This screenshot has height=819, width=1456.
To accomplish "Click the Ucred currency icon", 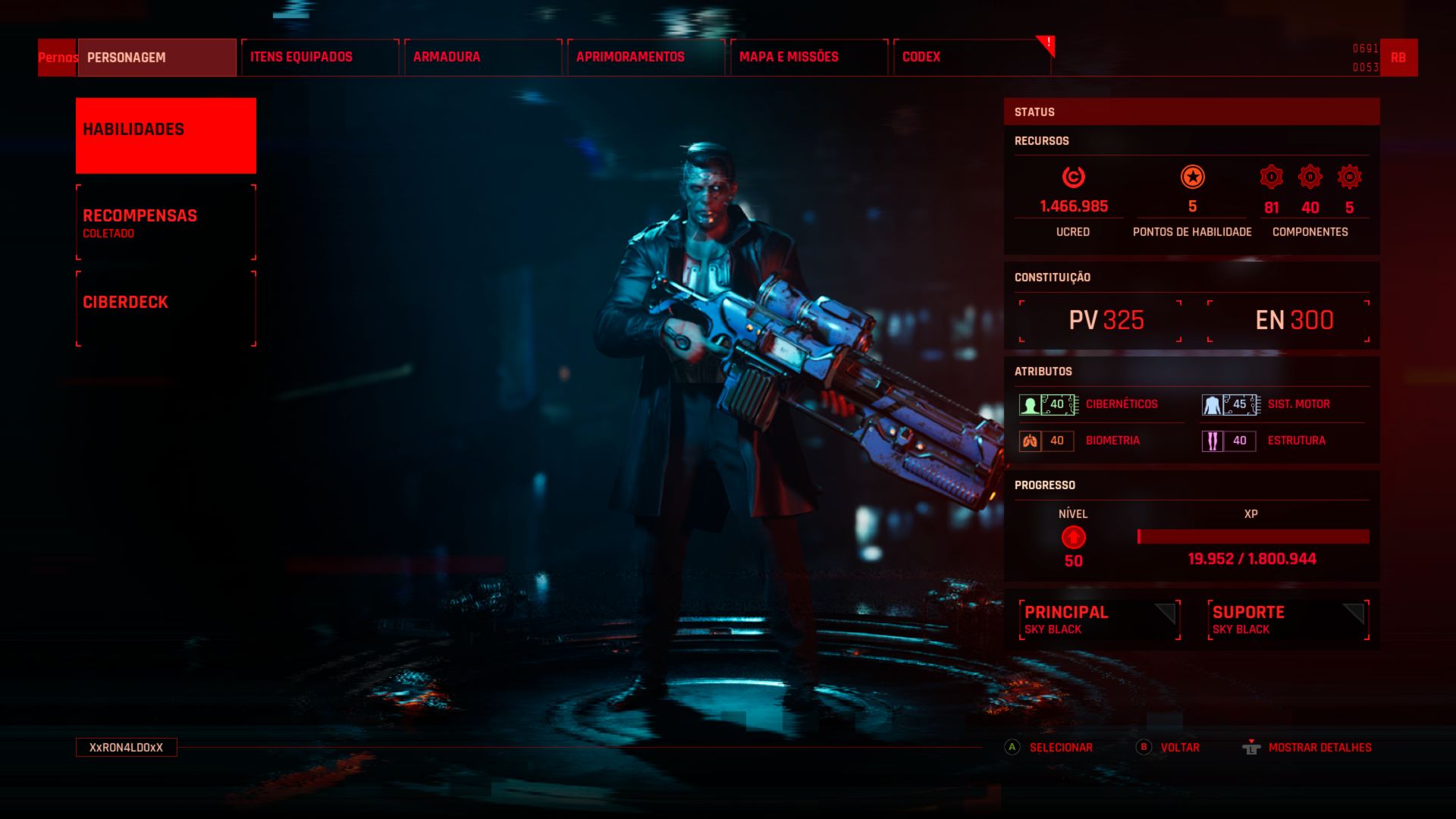I will coord(1073,177).
